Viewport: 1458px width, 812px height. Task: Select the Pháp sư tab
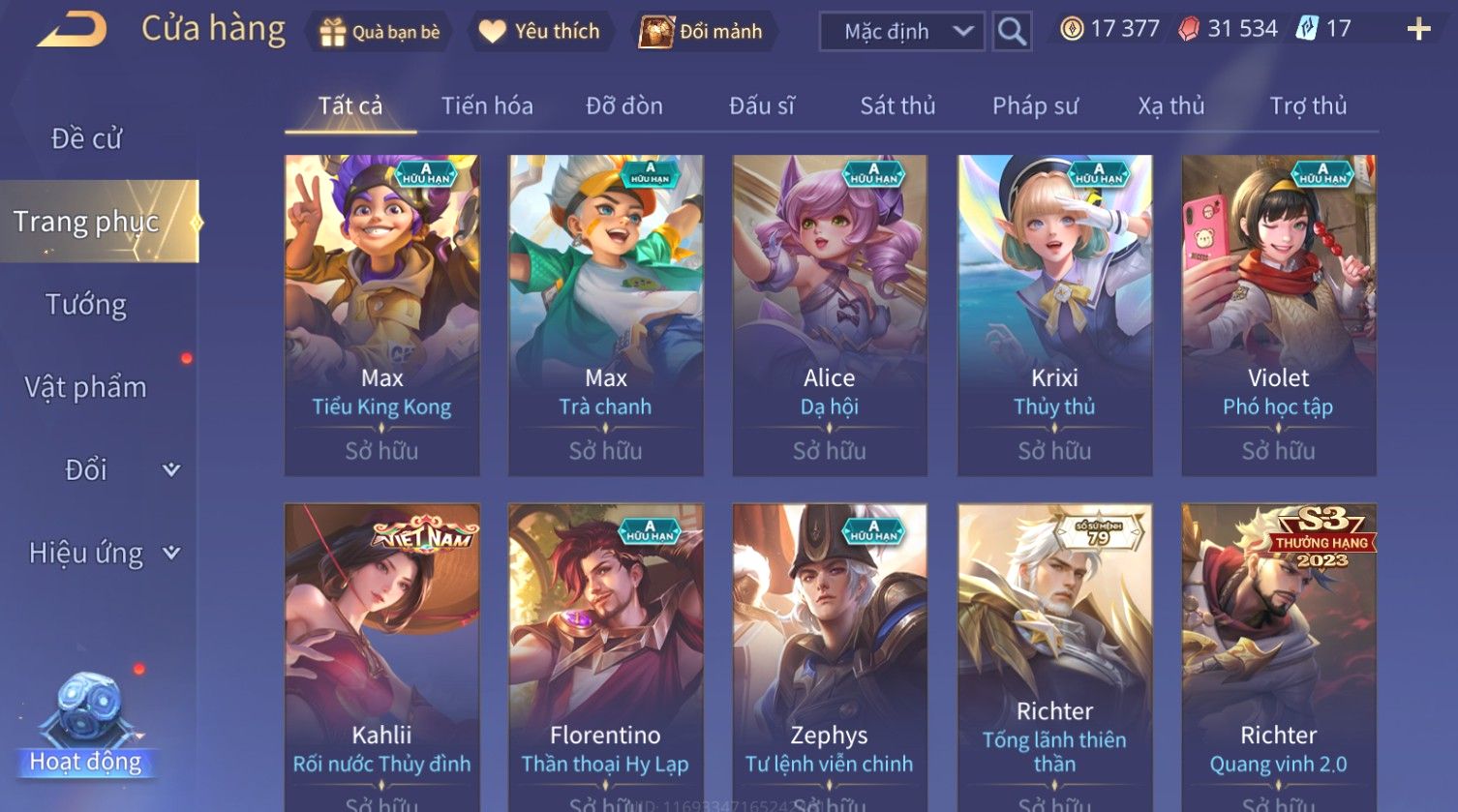pos(1035,105)
